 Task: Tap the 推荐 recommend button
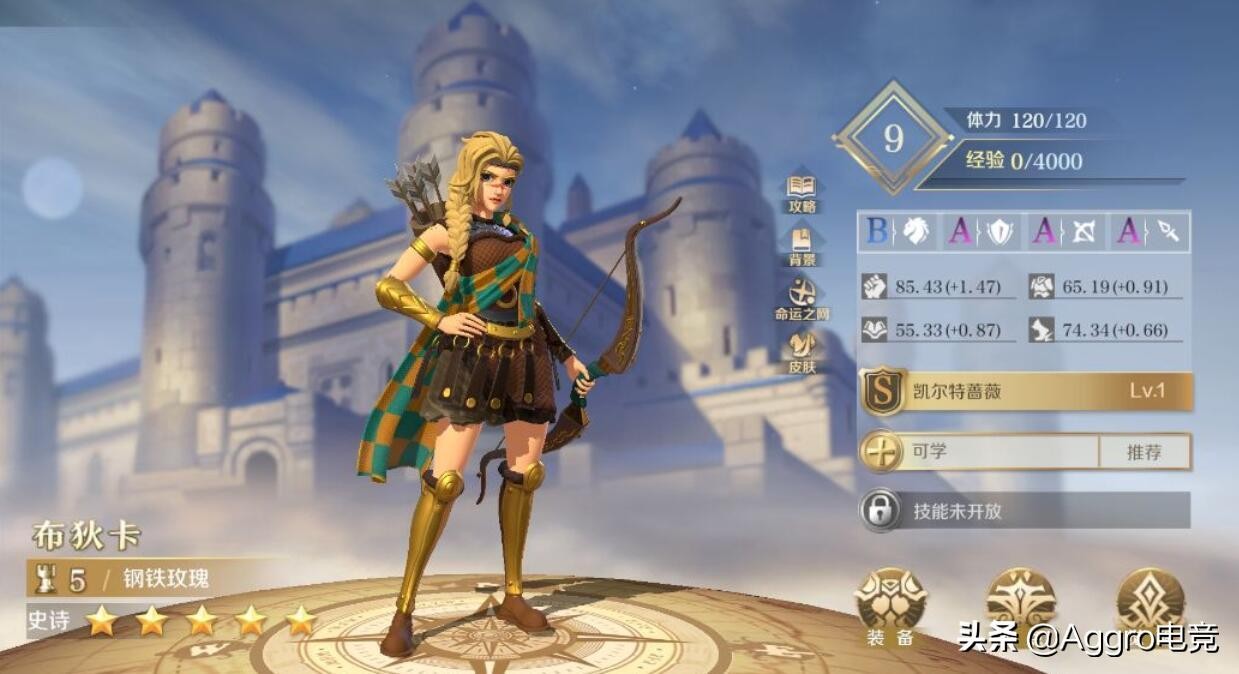1144,452
